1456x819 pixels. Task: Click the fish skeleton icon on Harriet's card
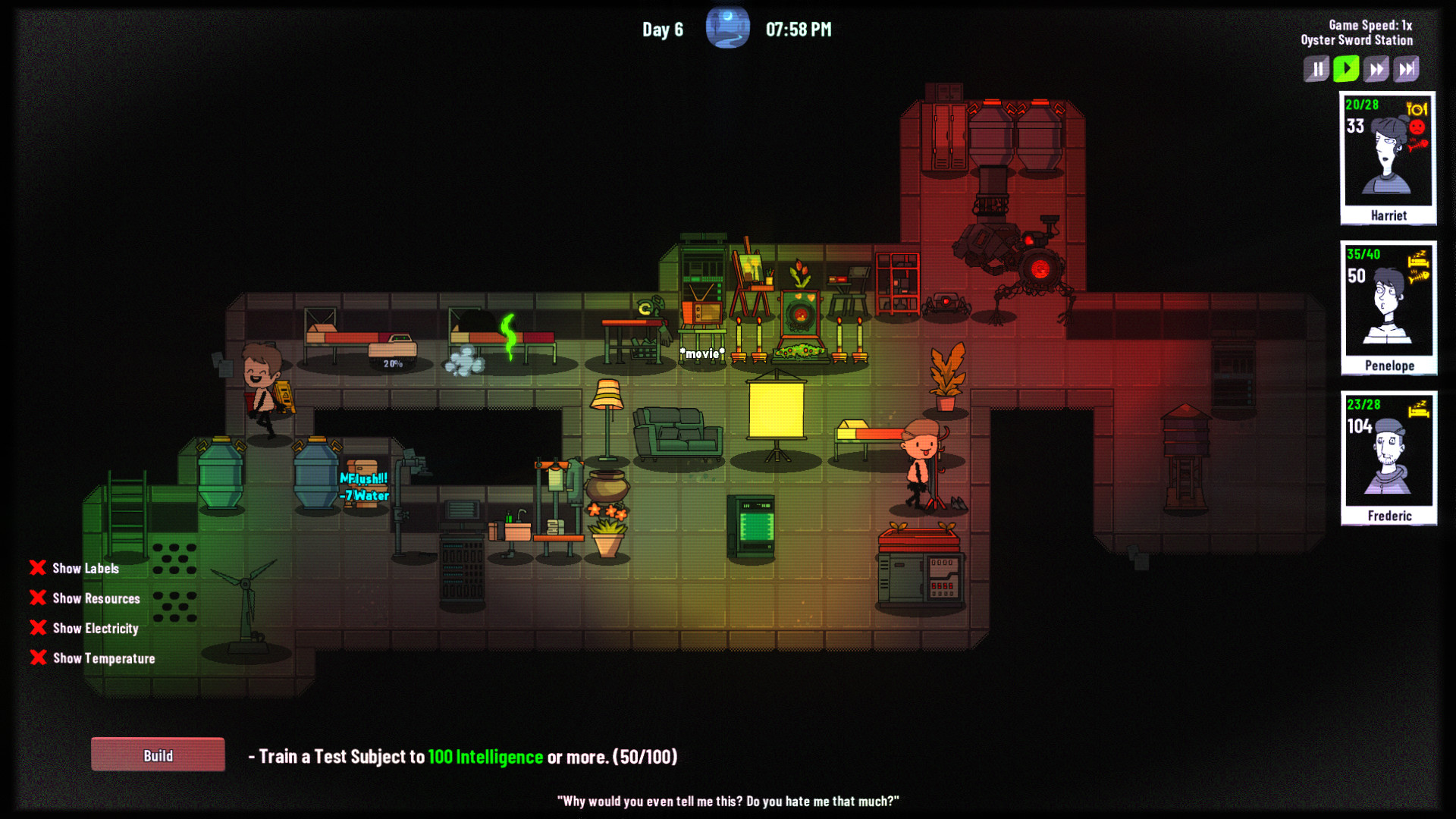click(1417, 145)
